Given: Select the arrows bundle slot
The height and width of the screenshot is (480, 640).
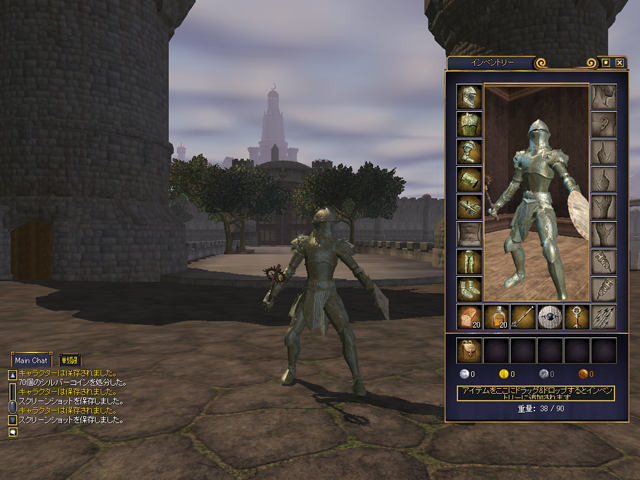Looking at the screenshot, I should (603, 317).
